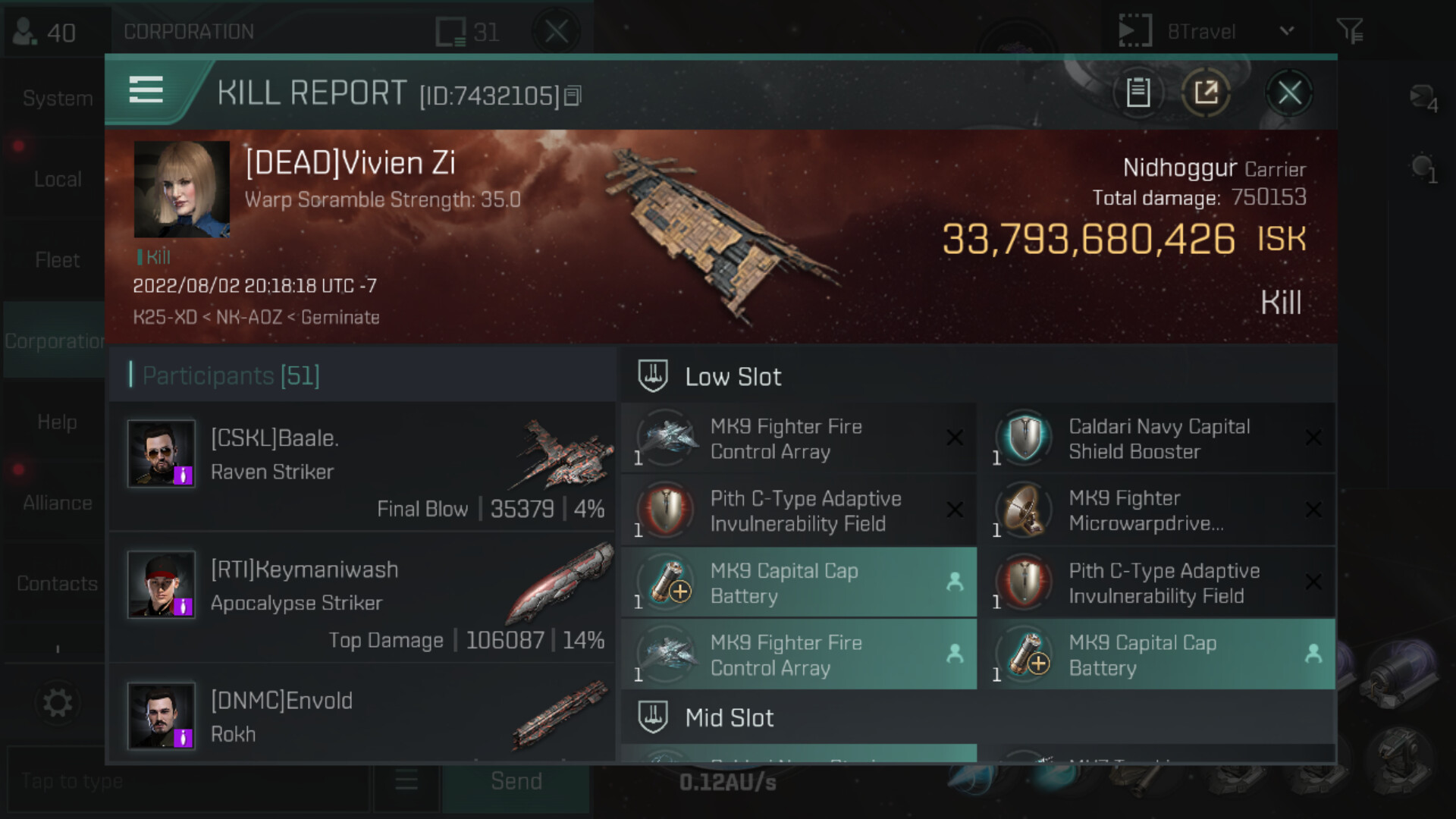Screen dimensions: 1456x819
Task: Open the Contacts tab
Action: pyautogui.click(x=57, y=583)
